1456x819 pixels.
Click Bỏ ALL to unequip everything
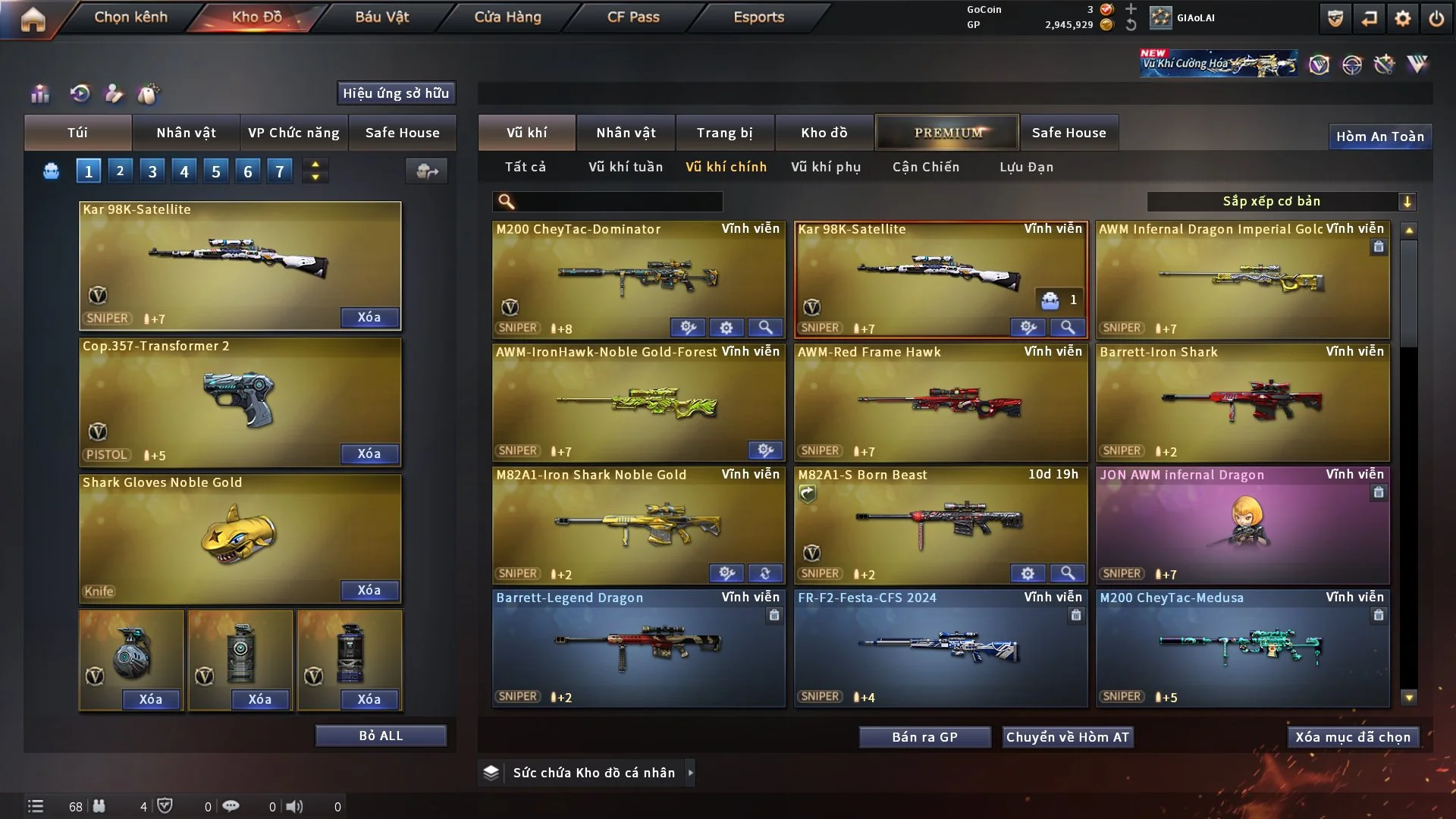381,736
